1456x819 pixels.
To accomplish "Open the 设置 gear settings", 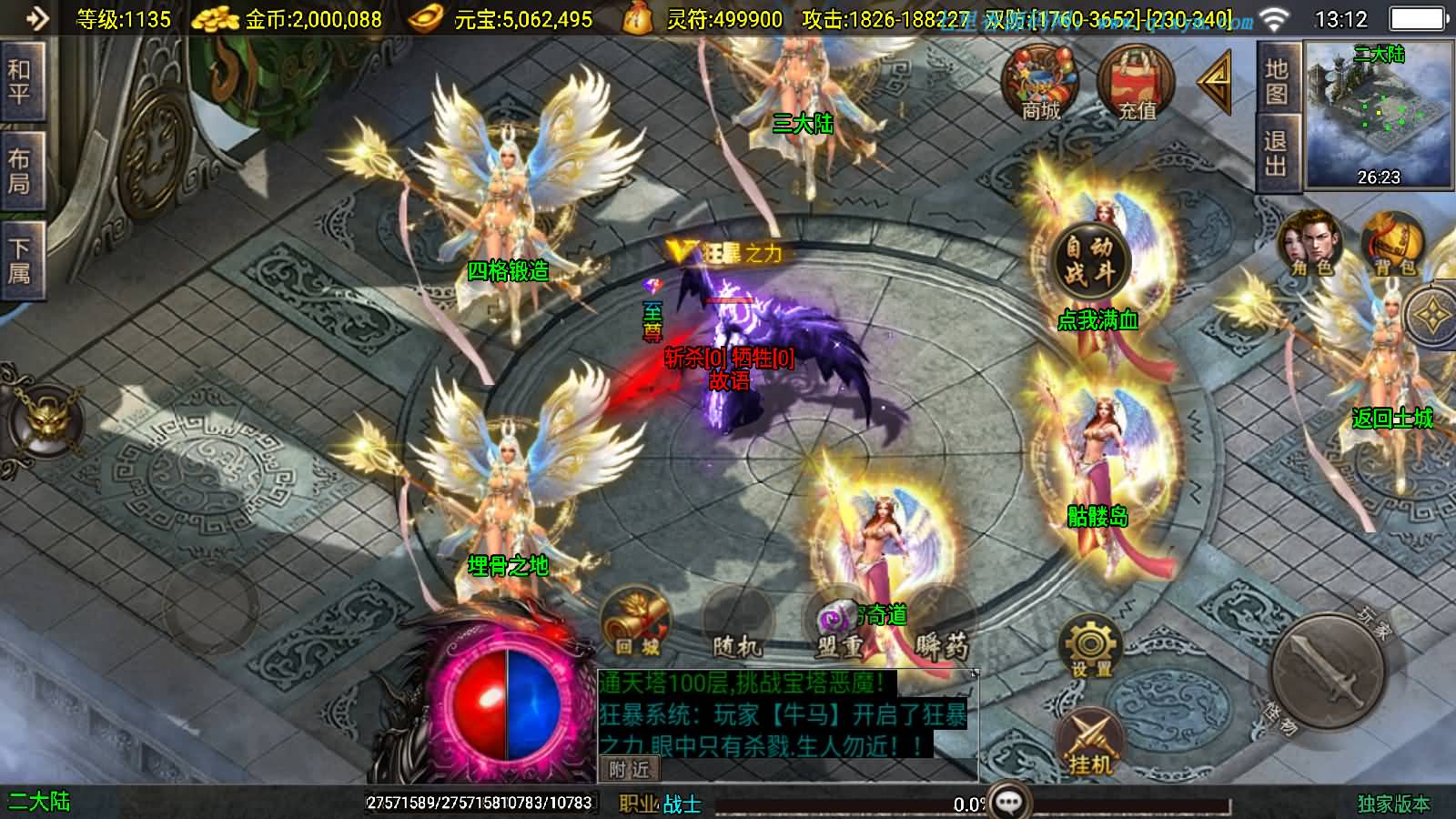I will click(x=1090, y=647).
